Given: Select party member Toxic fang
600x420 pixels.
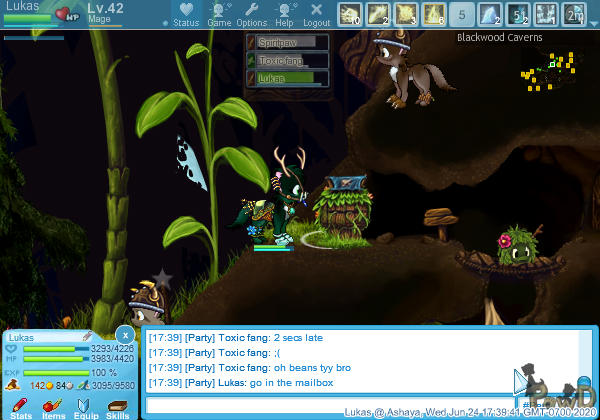Looking at the screenshot, I should pyautogui.click(x=288, y=60).
